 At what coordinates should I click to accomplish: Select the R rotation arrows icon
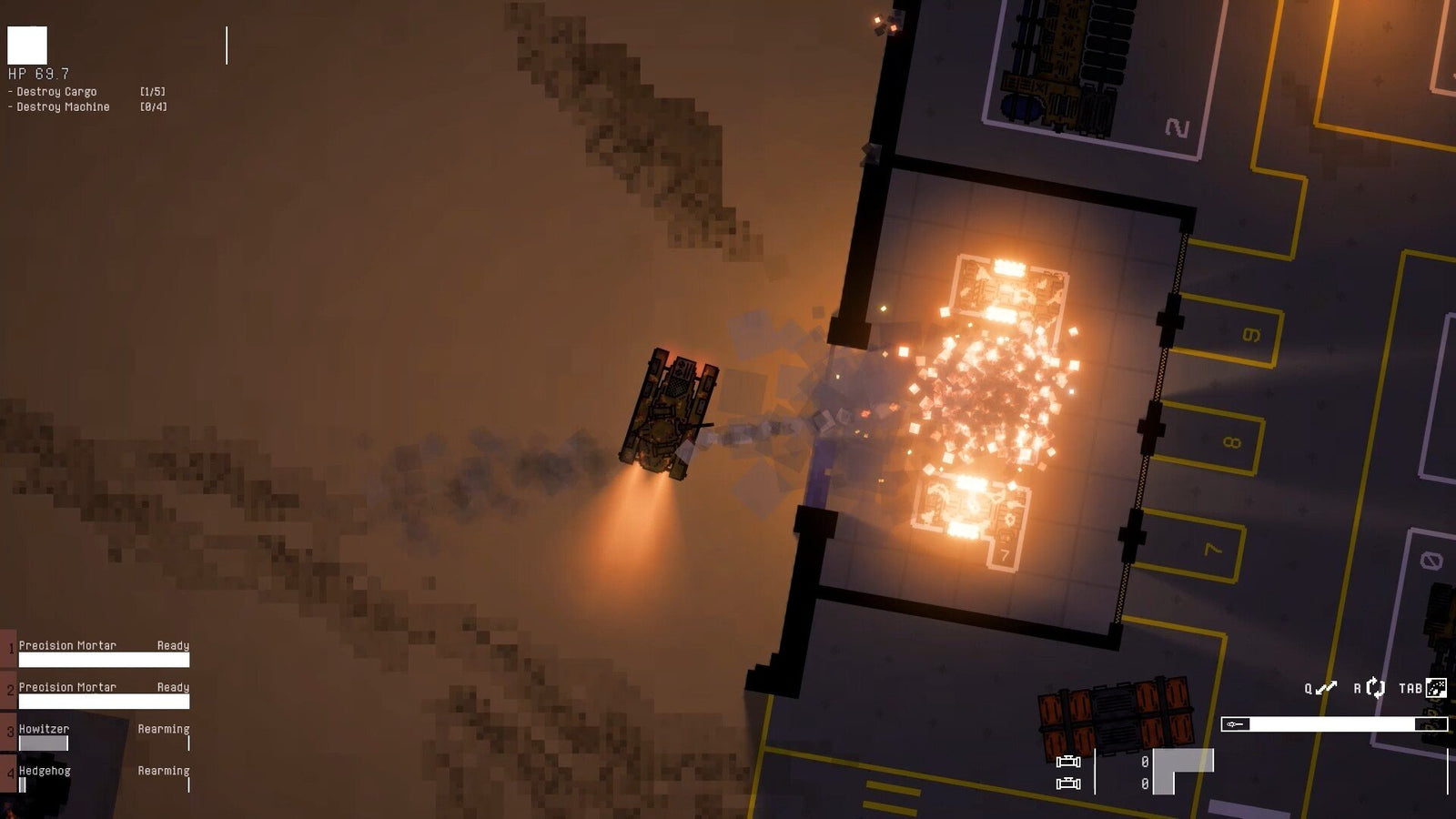coord(1374,687)
